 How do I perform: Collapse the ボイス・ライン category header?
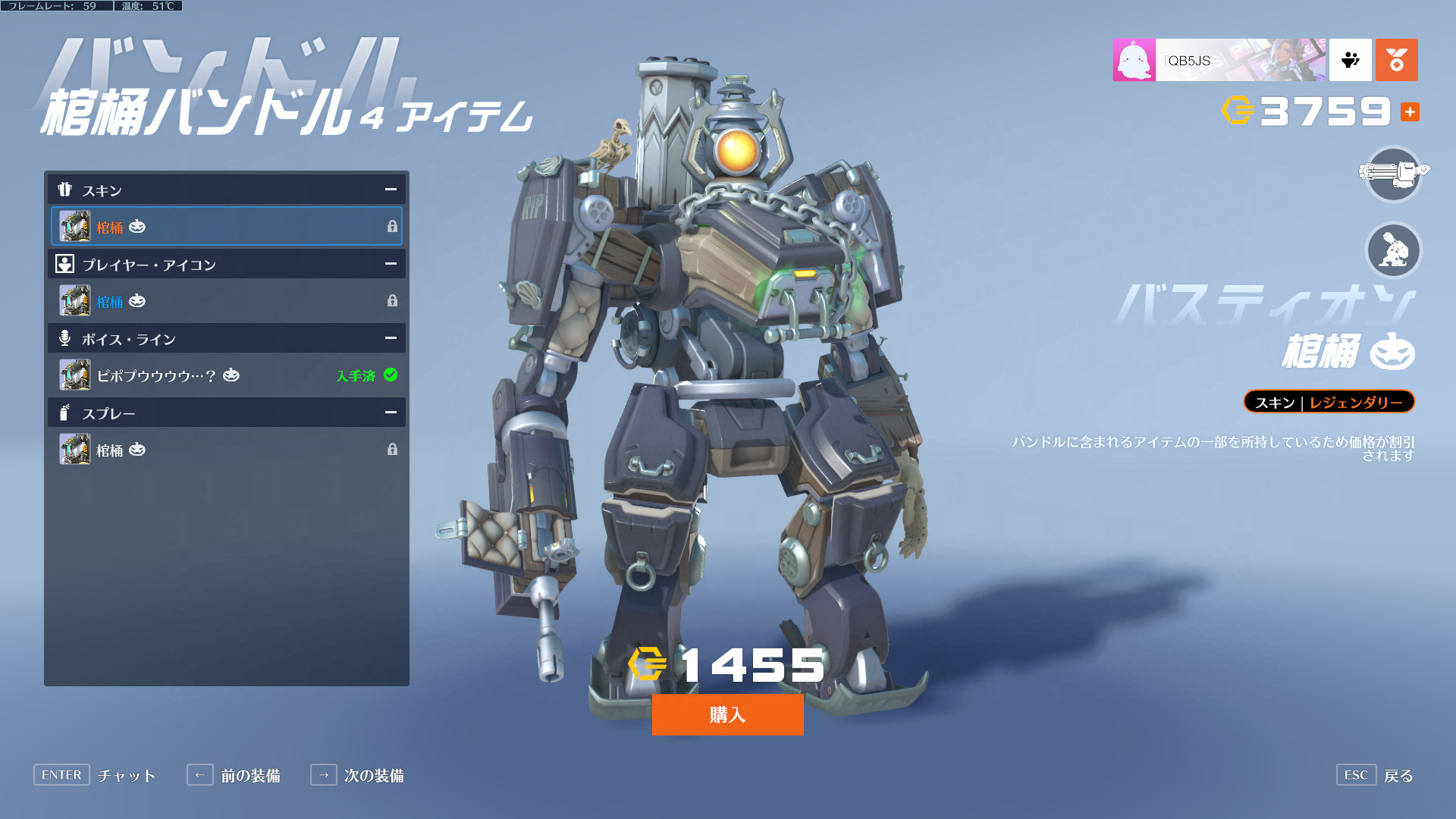[390, 338]
